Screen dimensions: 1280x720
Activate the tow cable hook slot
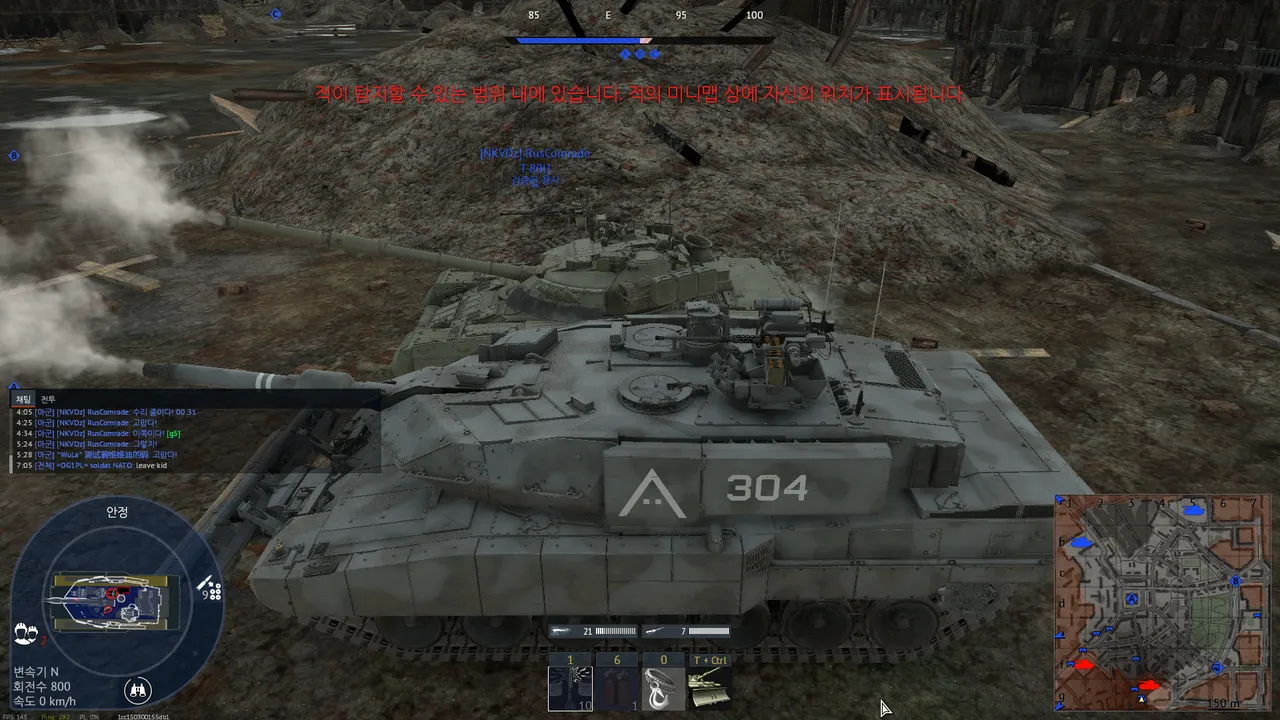[x=662, y=686]
